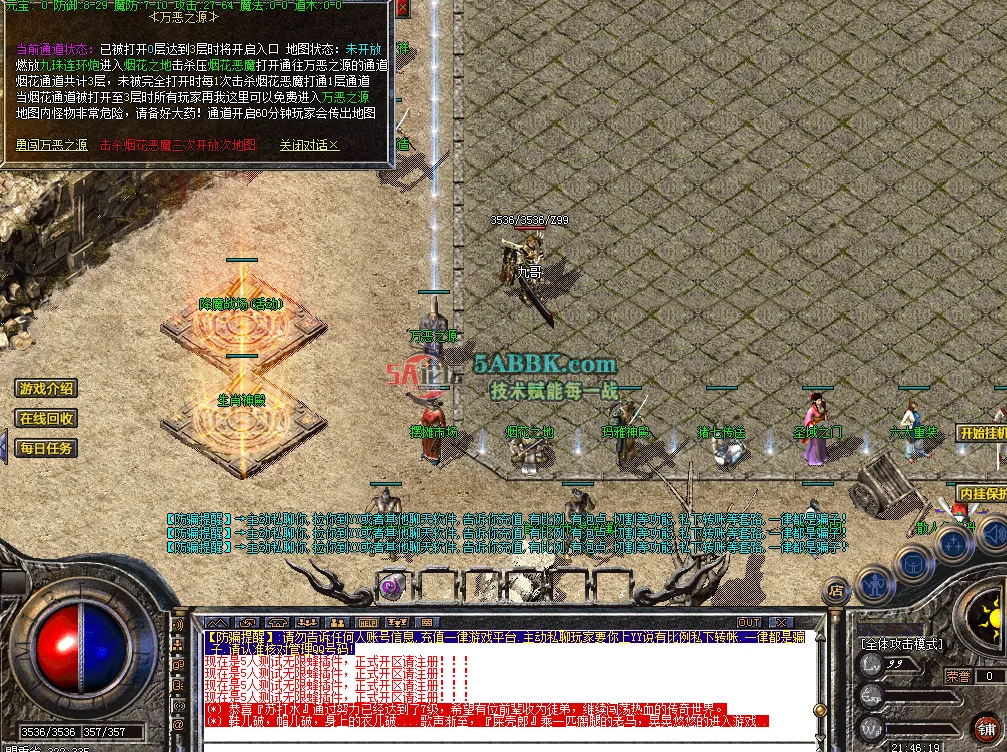This screenshot has height=752, width=1007.
Task: Click the red X on the dialogue panel
Action: pyautogui.click(x=402, y=8)
